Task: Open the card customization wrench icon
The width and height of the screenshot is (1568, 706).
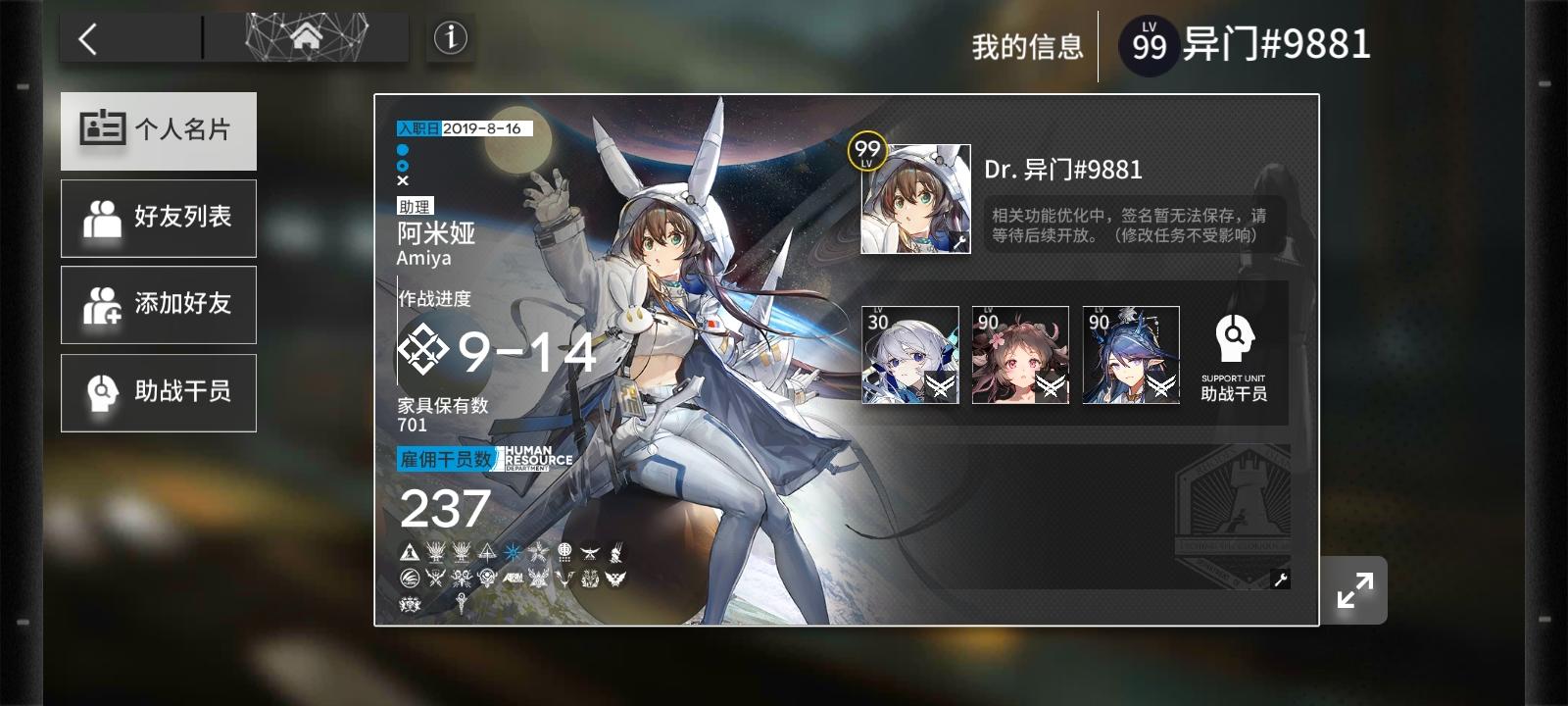Action: (x=1280, y=580)
